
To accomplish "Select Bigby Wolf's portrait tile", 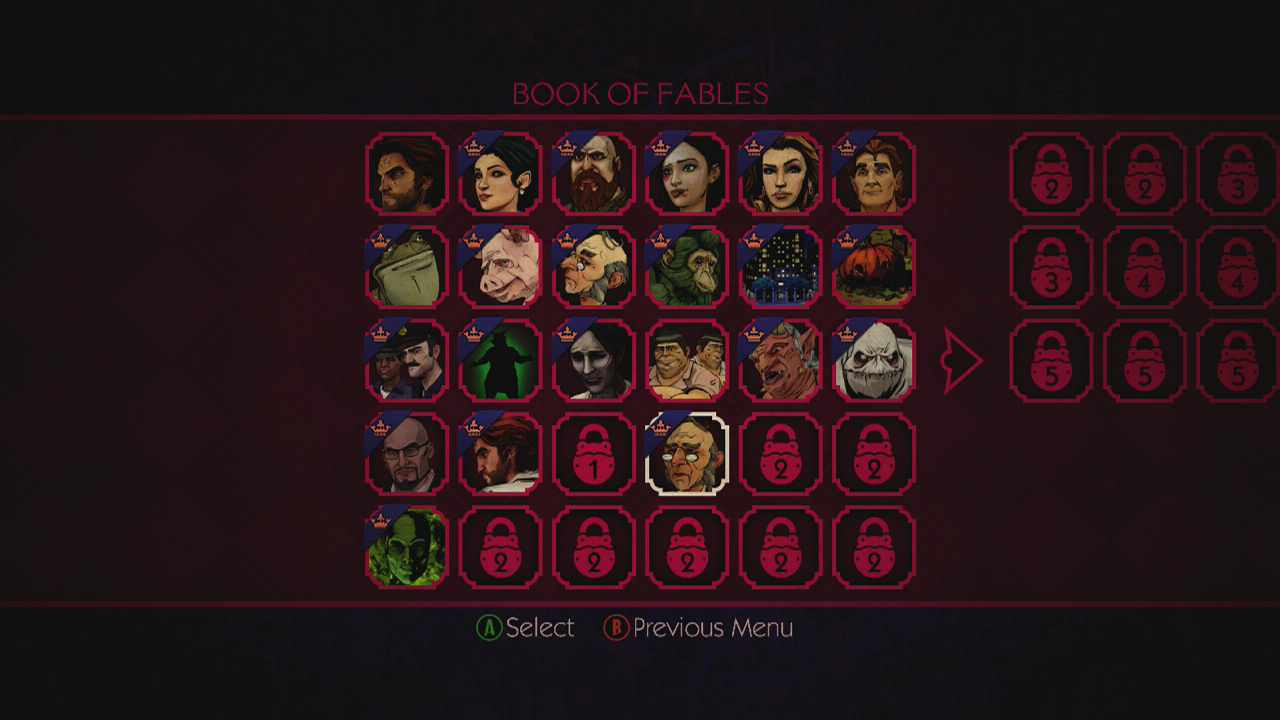I will pos(406,174).
